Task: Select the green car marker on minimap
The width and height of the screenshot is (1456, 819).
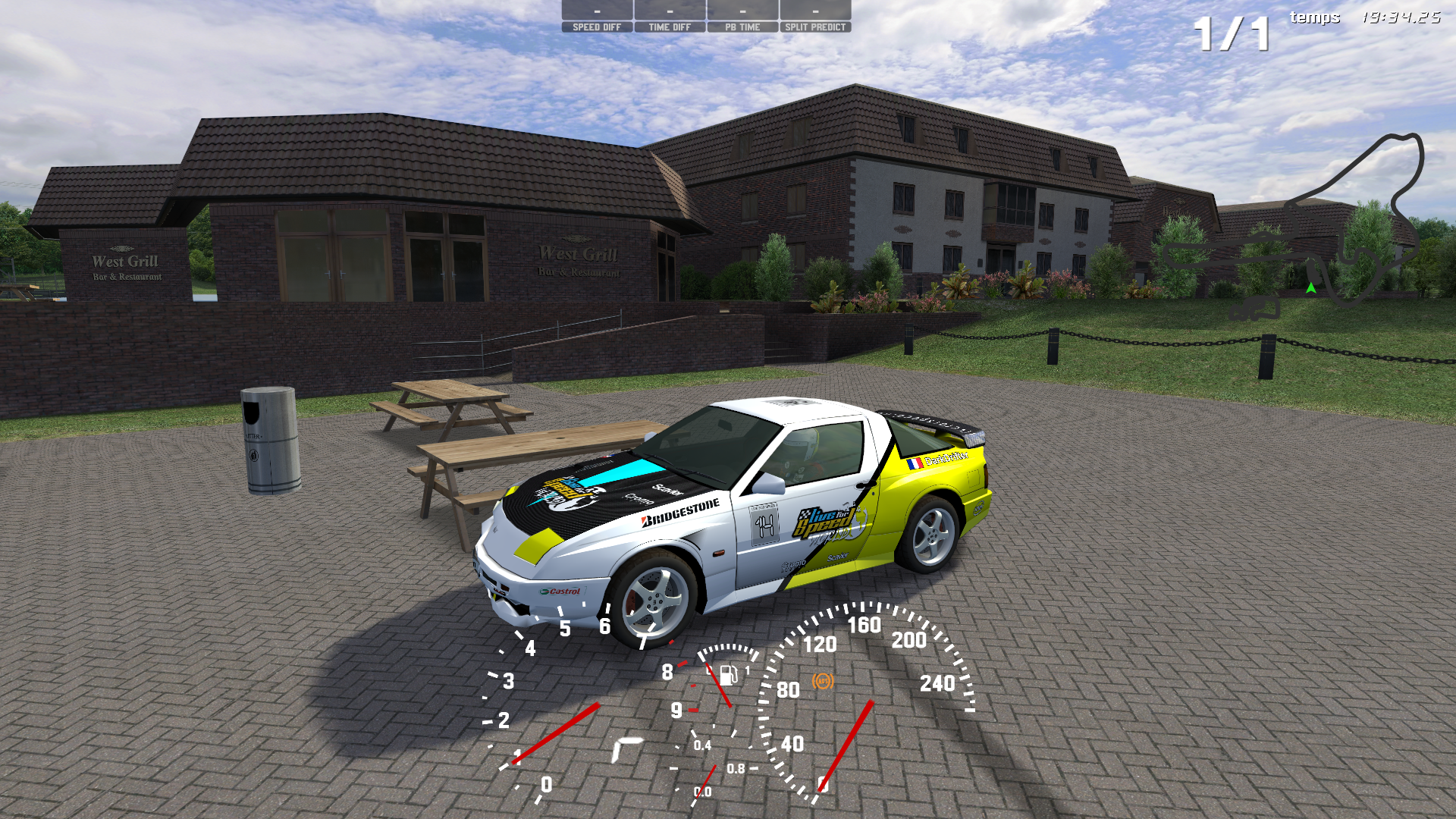Action: tap(1310, 287)
